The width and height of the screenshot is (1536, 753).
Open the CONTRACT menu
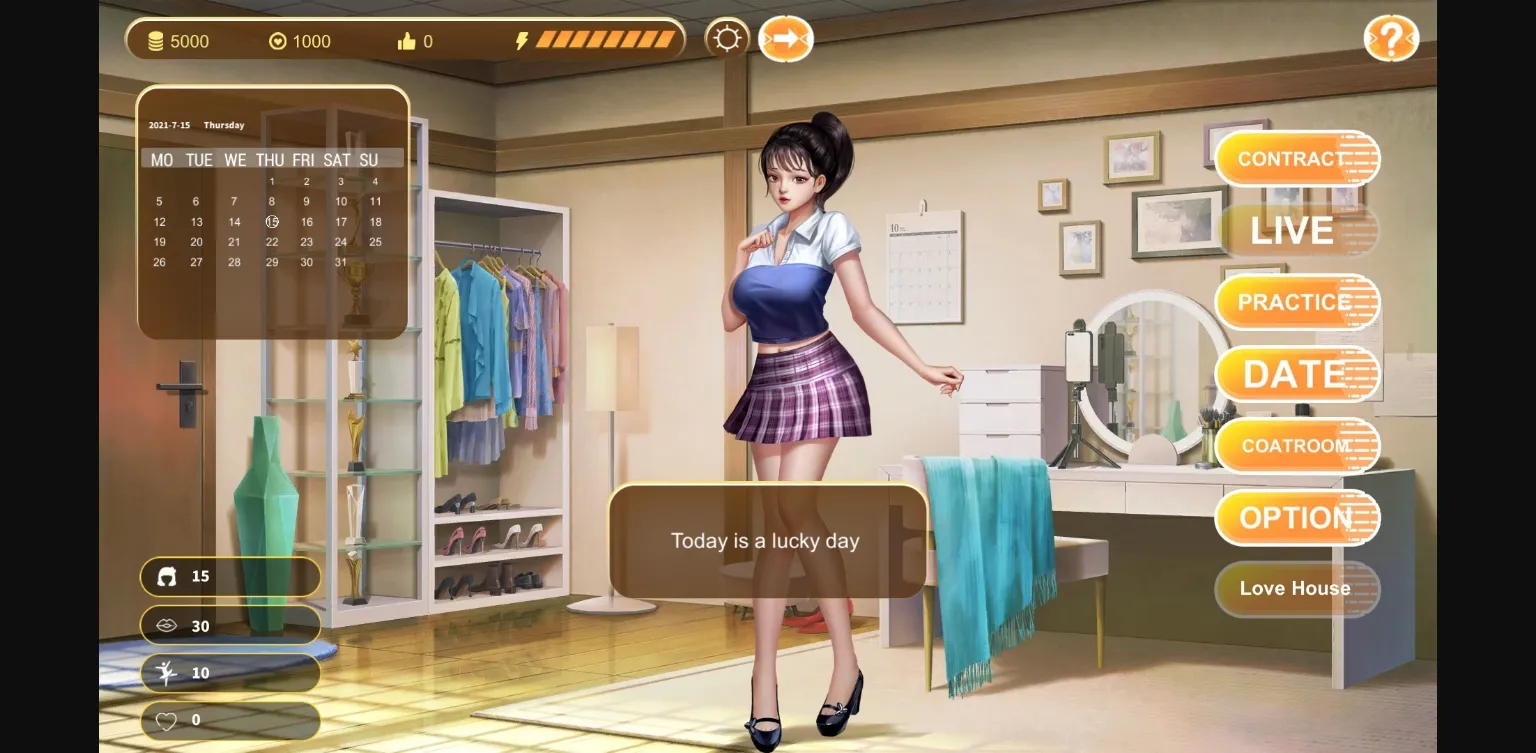click(x=1292, y=158)
